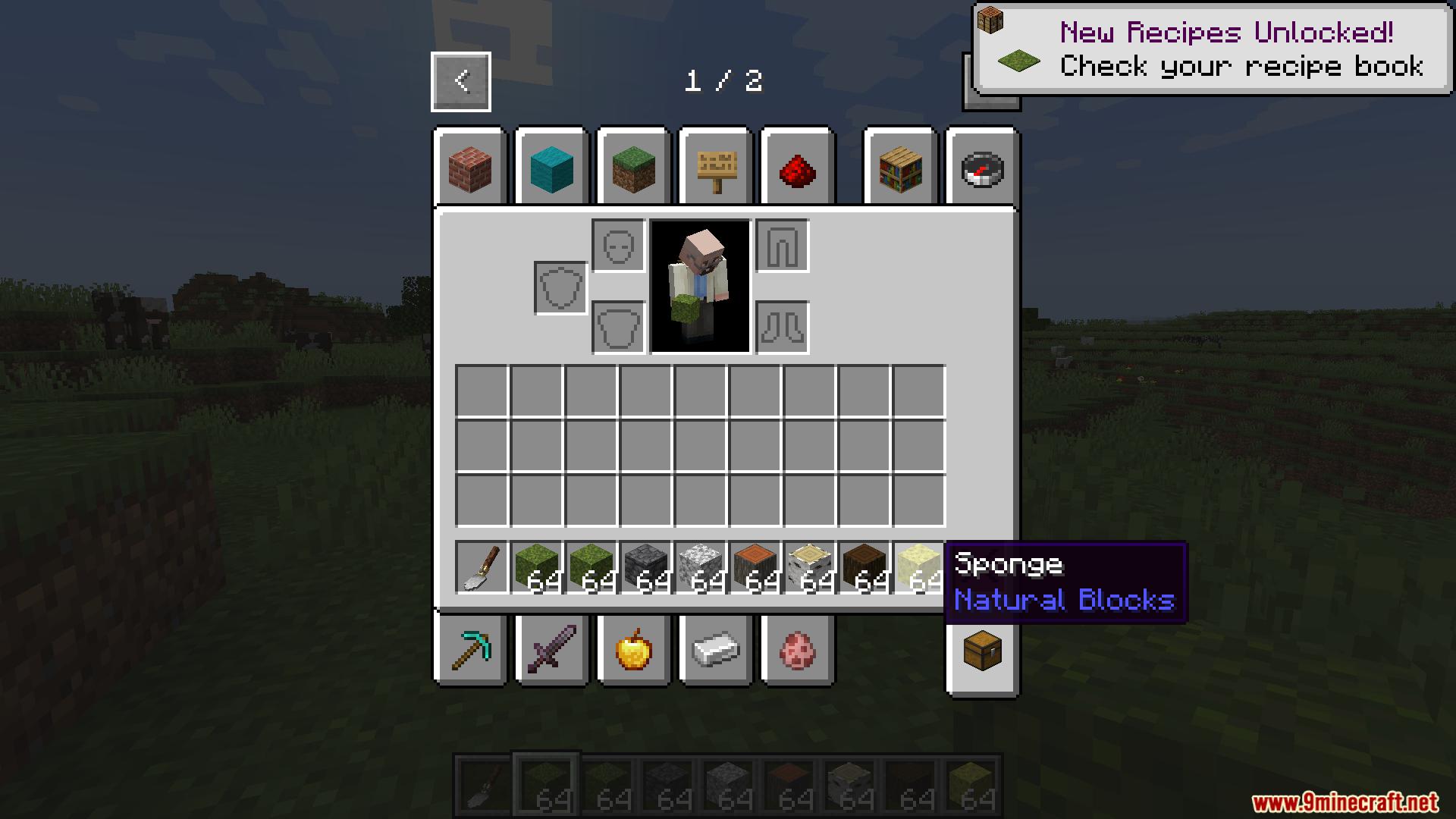Select the Building Blocks brick tab
Viewport: 1456px width, 819px height.
(470, 168)
